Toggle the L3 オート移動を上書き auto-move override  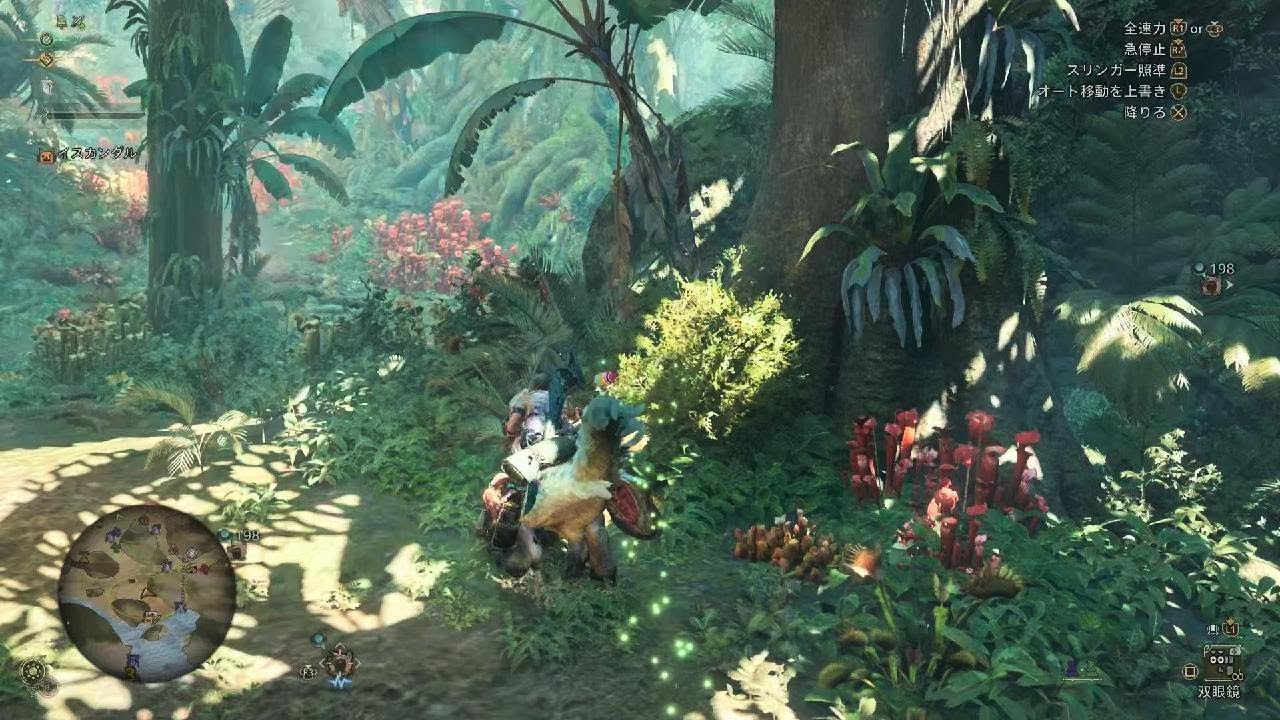1178,92
